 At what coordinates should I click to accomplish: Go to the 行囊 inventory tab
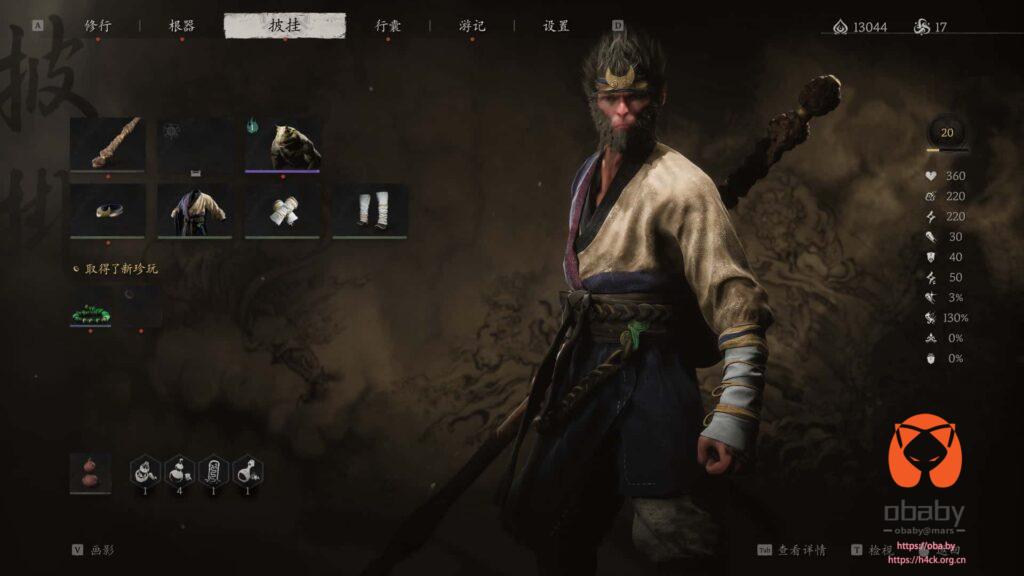[388, 26]
